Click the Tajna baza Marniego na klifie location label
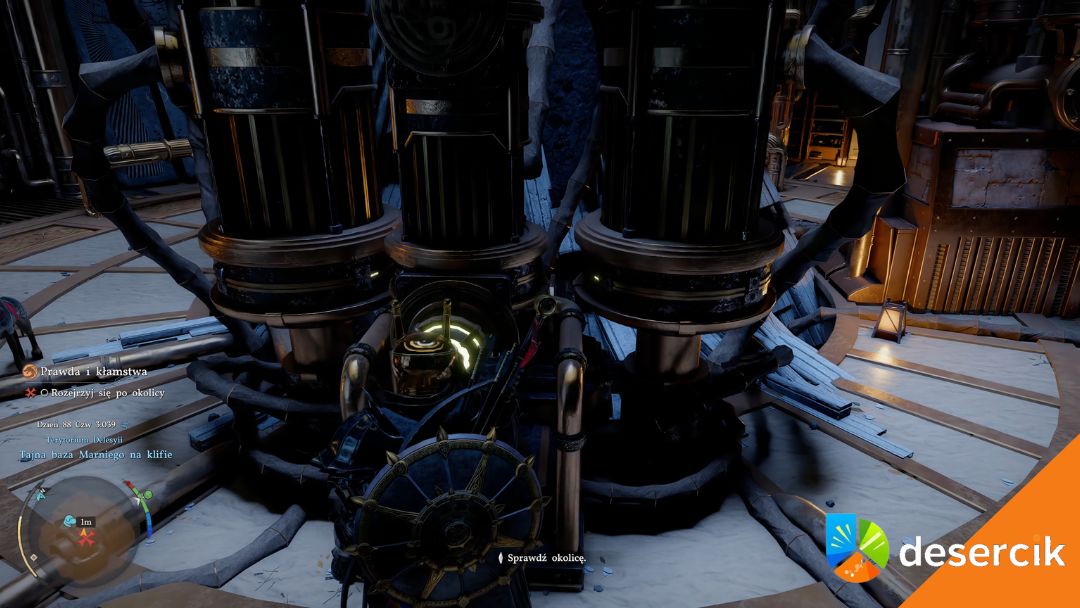This screenshot has width=1080, height=608. click(95, 454)
